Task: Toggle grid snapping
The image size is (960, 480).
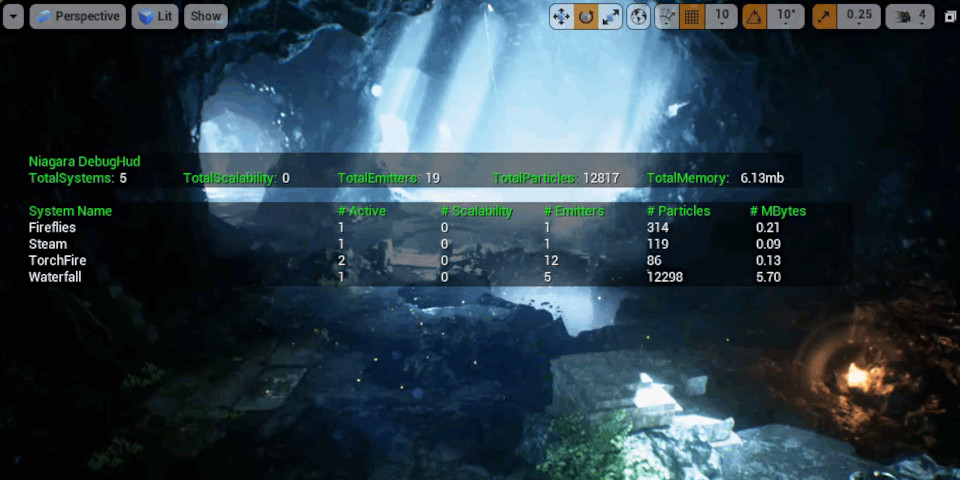Action: point(691,16)
